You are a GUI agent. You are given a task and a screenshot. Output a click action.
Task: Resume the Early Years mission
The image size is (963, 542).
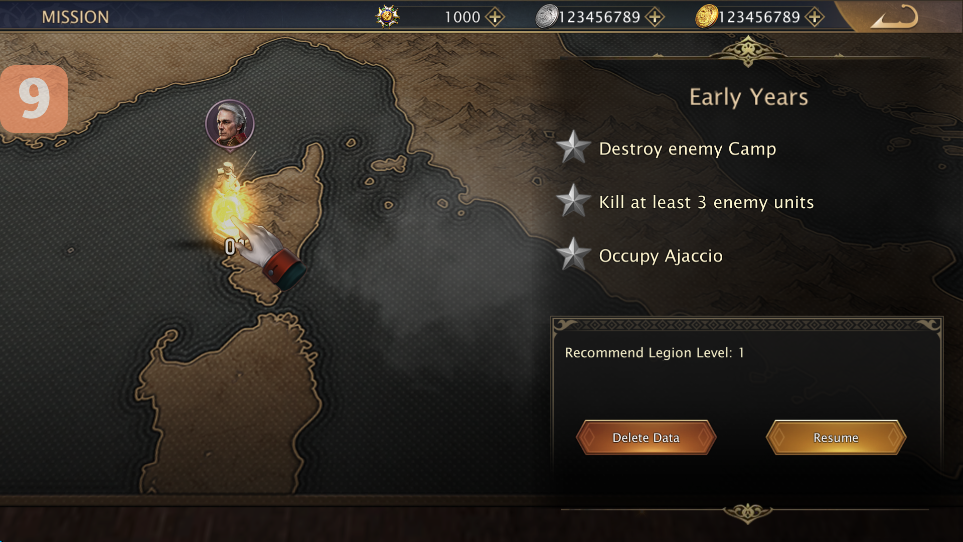pos(836,438)
